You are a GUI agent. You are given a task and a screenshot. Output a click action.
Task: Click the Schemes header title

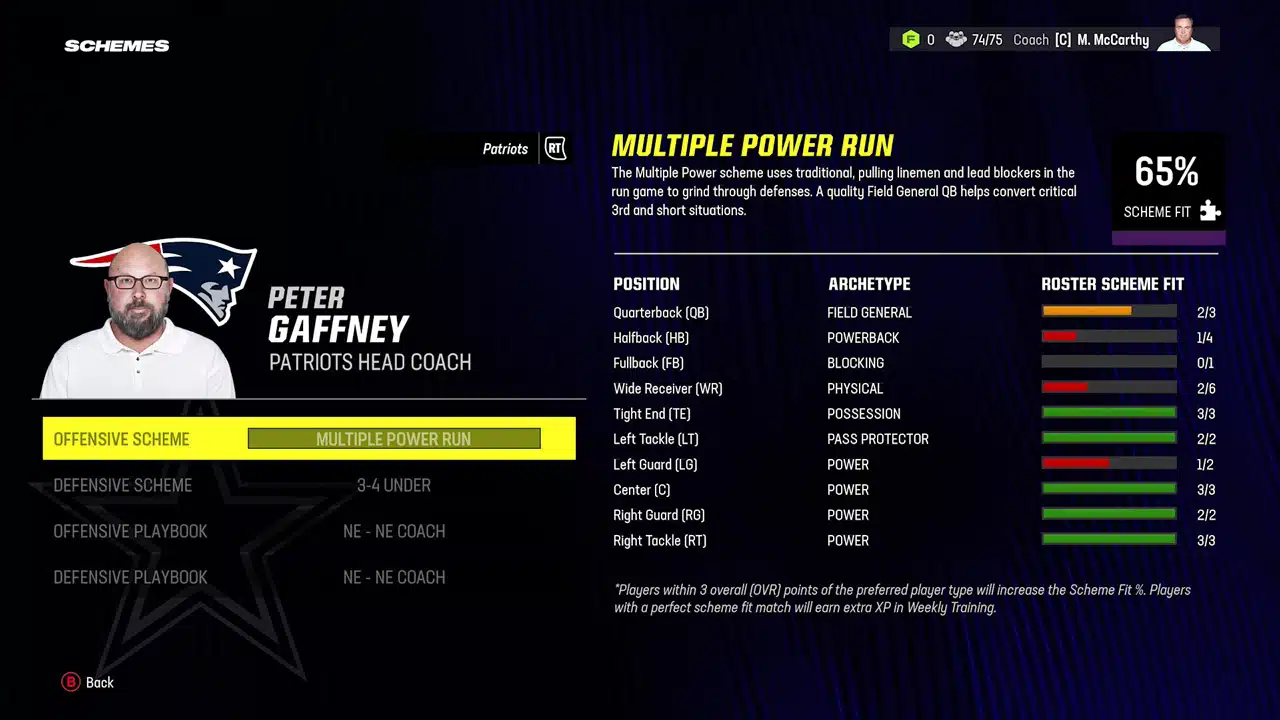[x=116, y=45]
